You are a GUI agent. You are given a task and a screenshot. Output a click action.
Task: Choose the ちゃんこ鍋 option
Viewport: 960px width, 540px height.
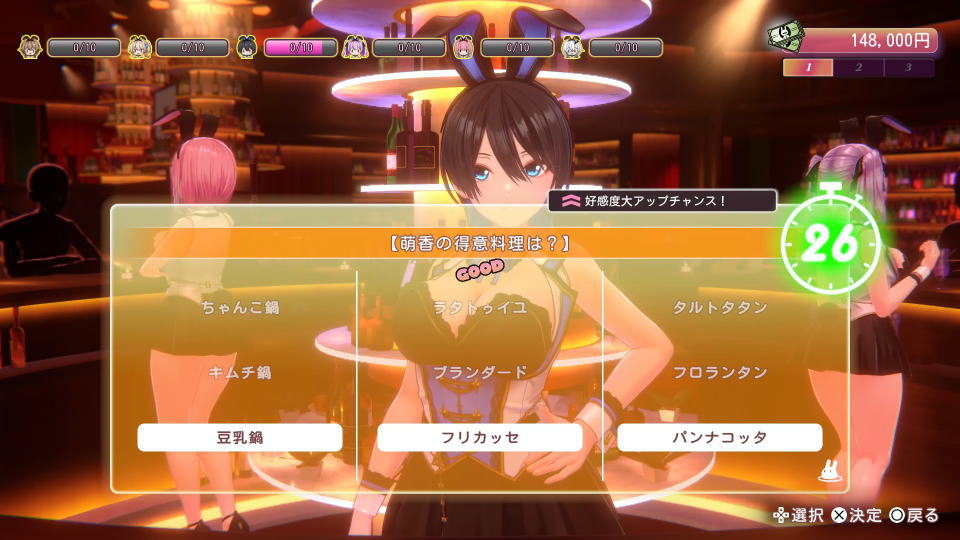tap(240, 307)
